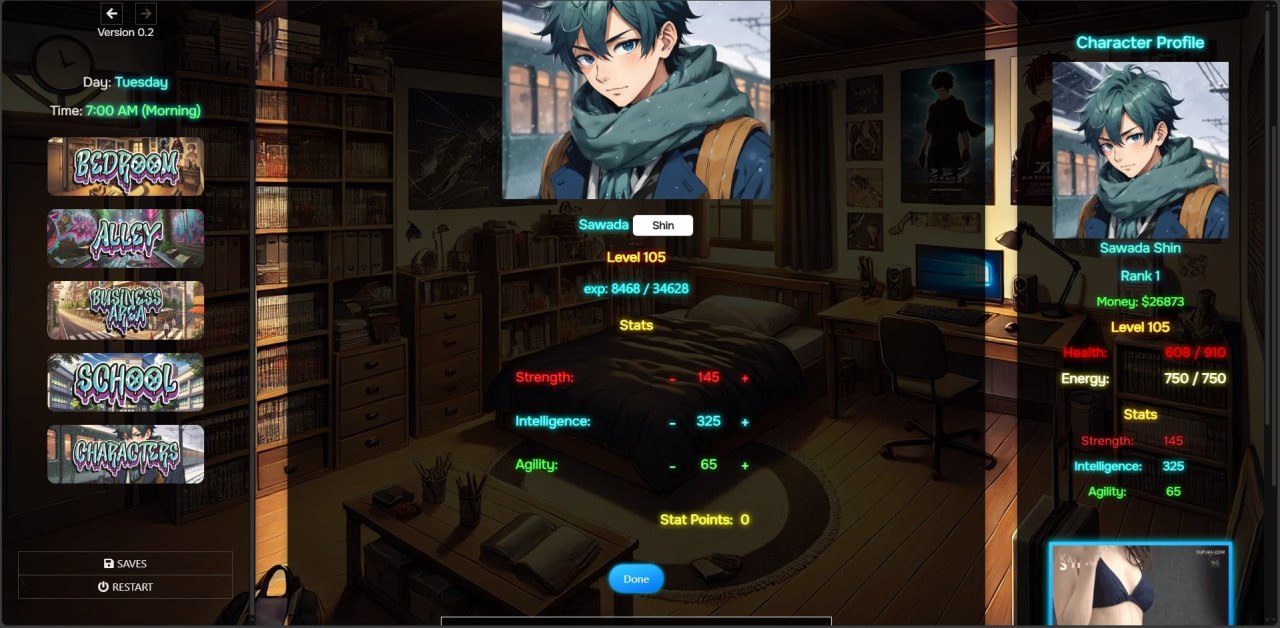Open the Bedroom location

tap(126, 166)
